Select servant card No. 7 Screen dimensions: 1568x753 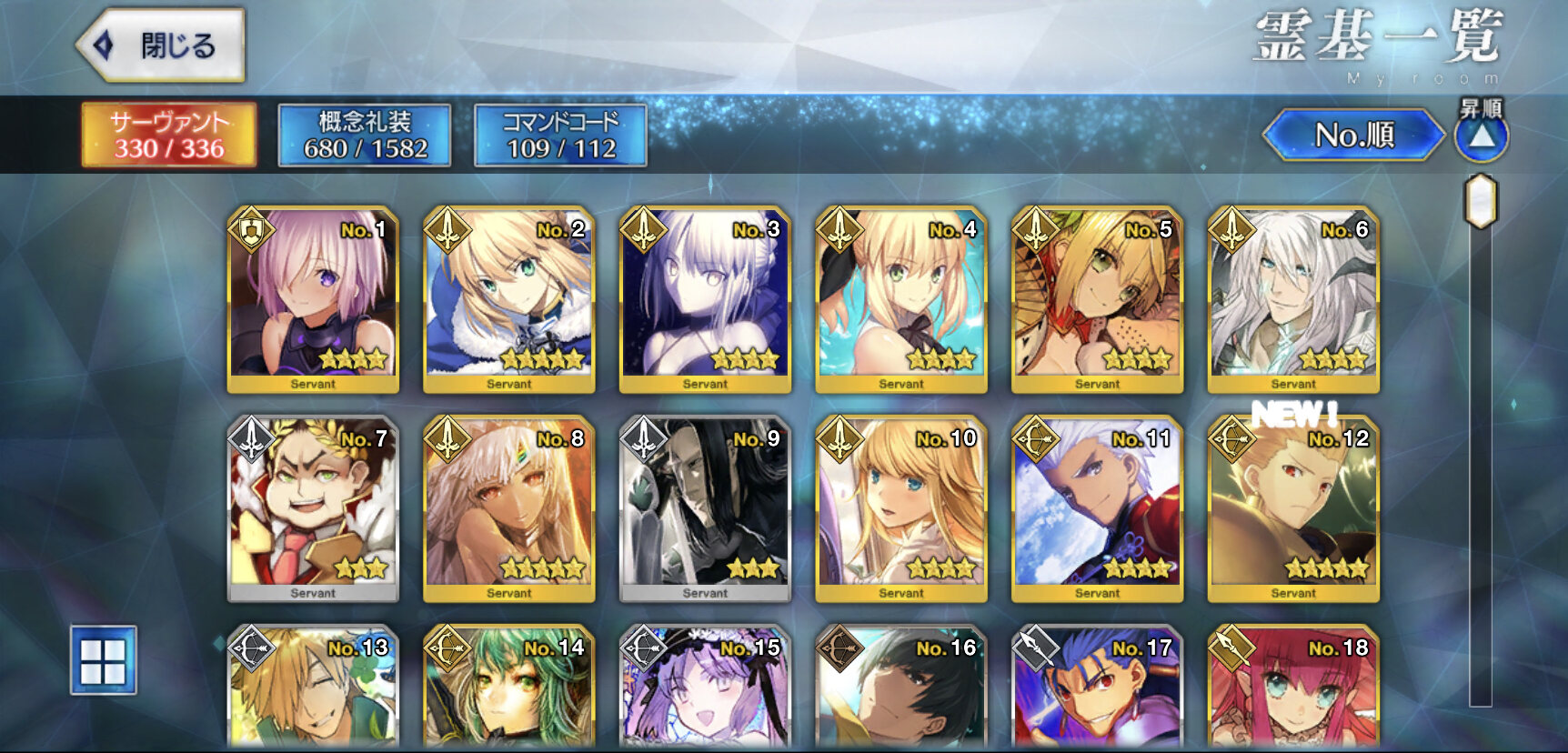coord(313,507)
